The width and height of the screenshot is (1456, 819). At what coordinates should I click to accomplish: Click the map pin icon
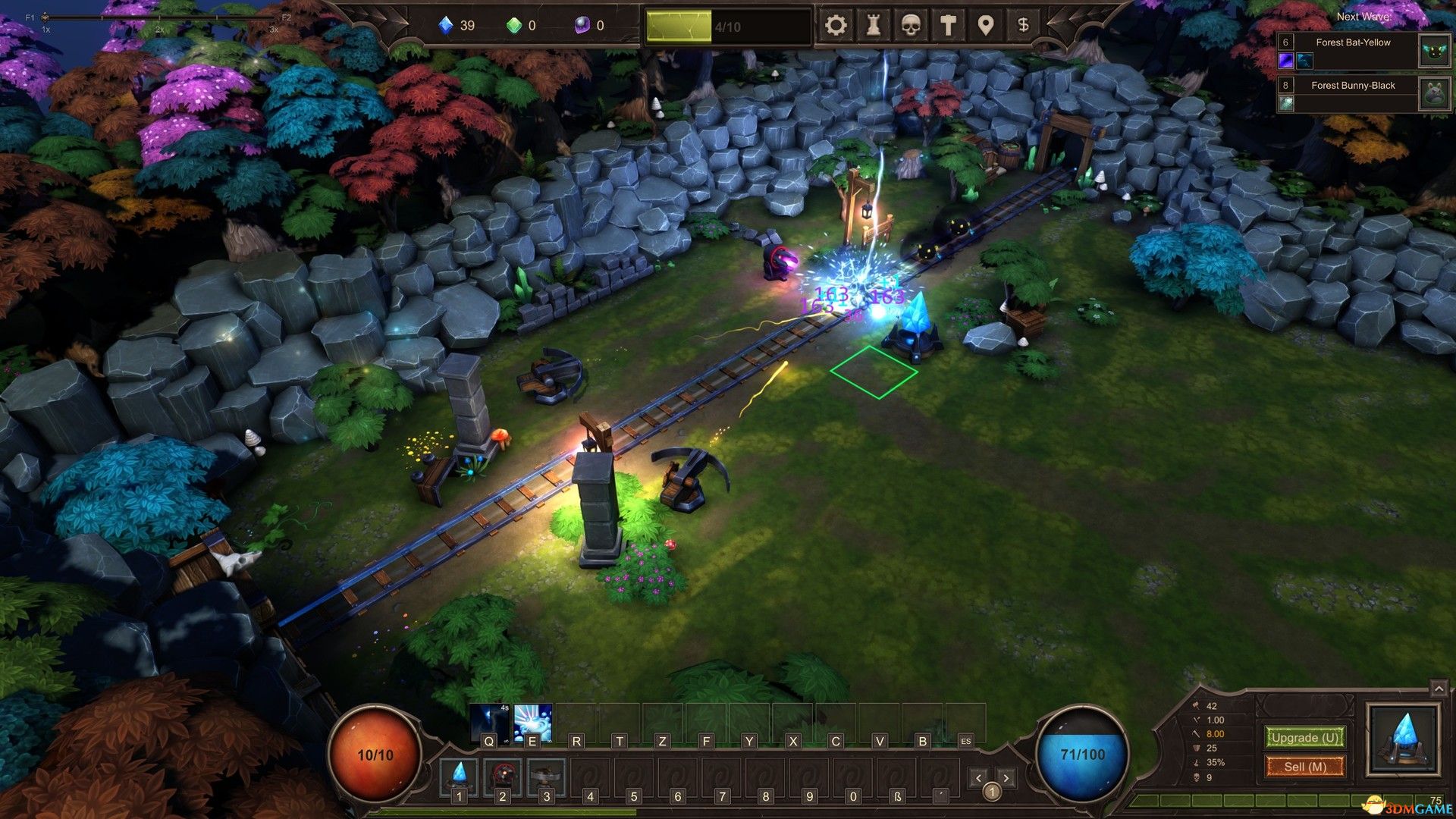[985, 26]
